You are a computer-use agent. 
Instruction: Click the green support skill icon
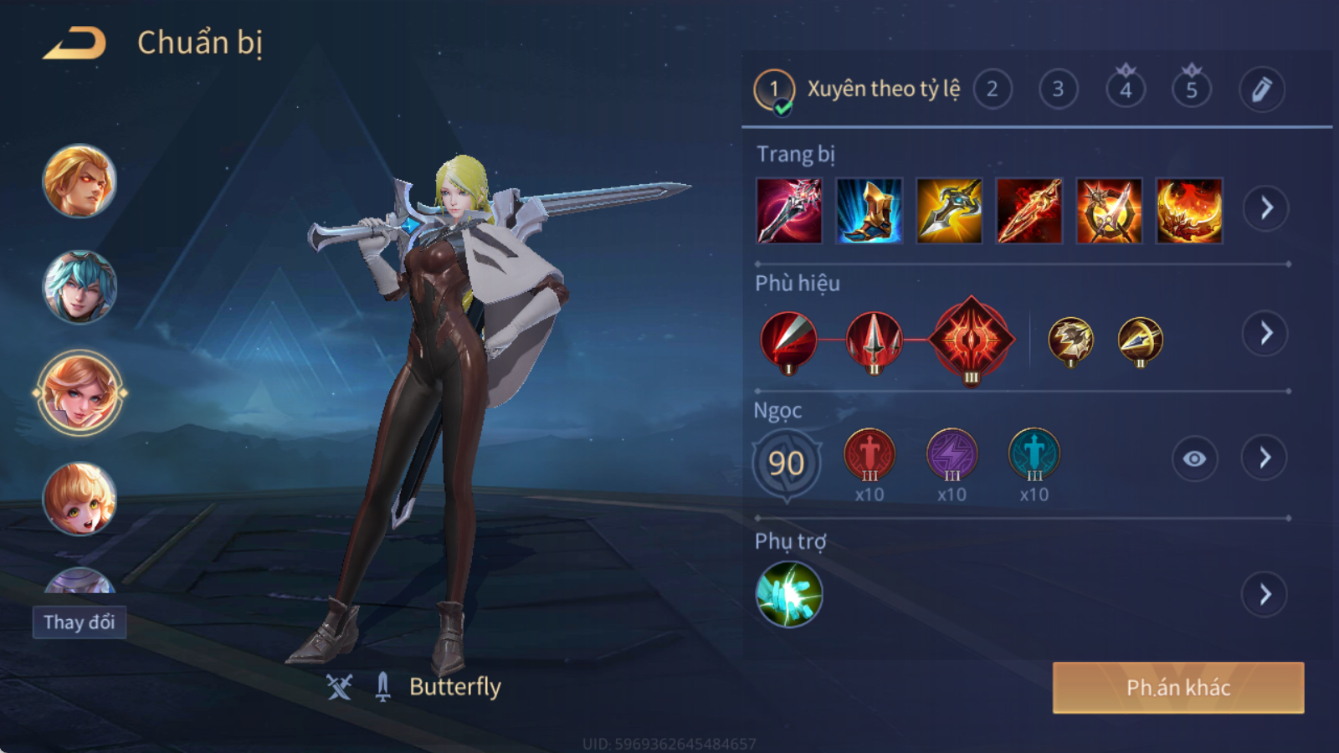789,594
